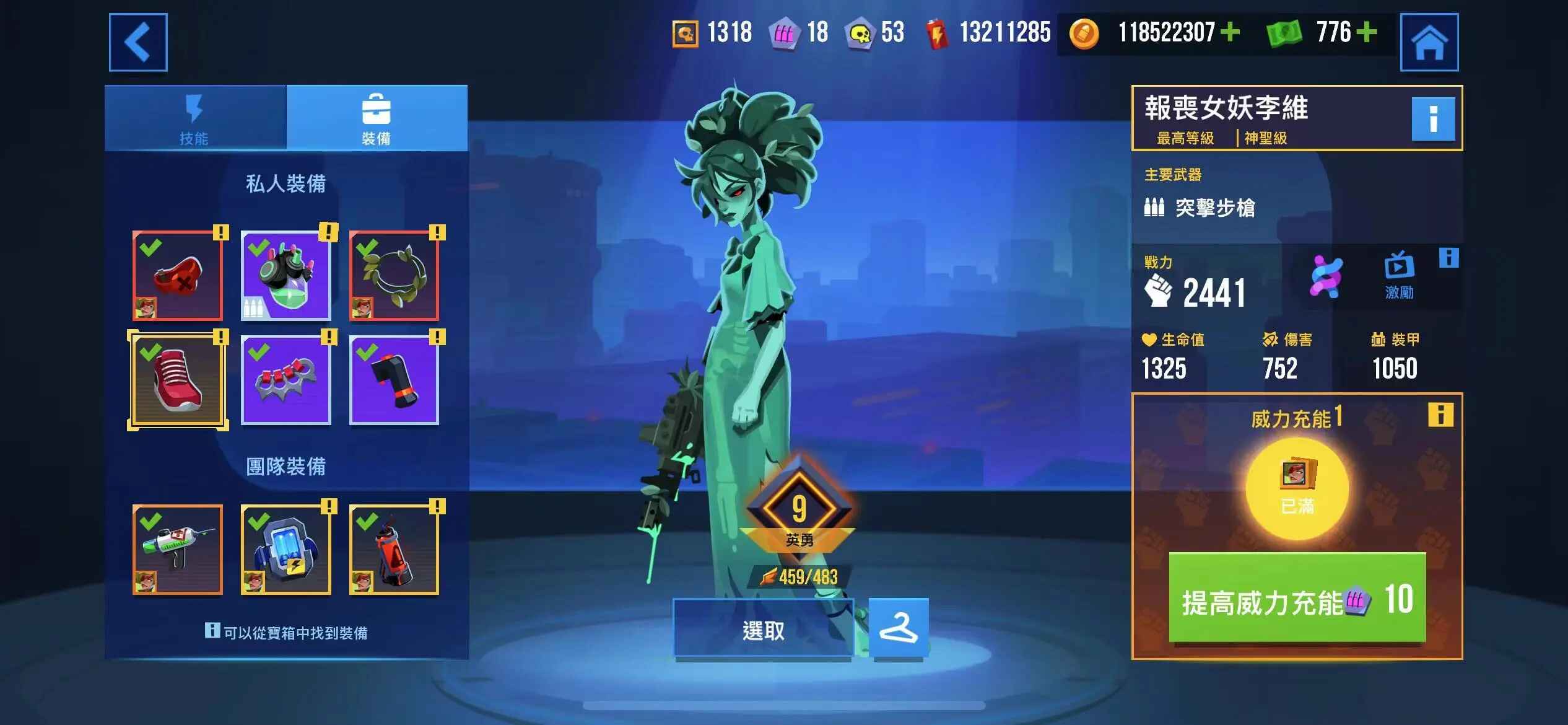Select the red eye mask equipment slot
This screenshot has height=725, width=1568.
(x=178, y=276)
